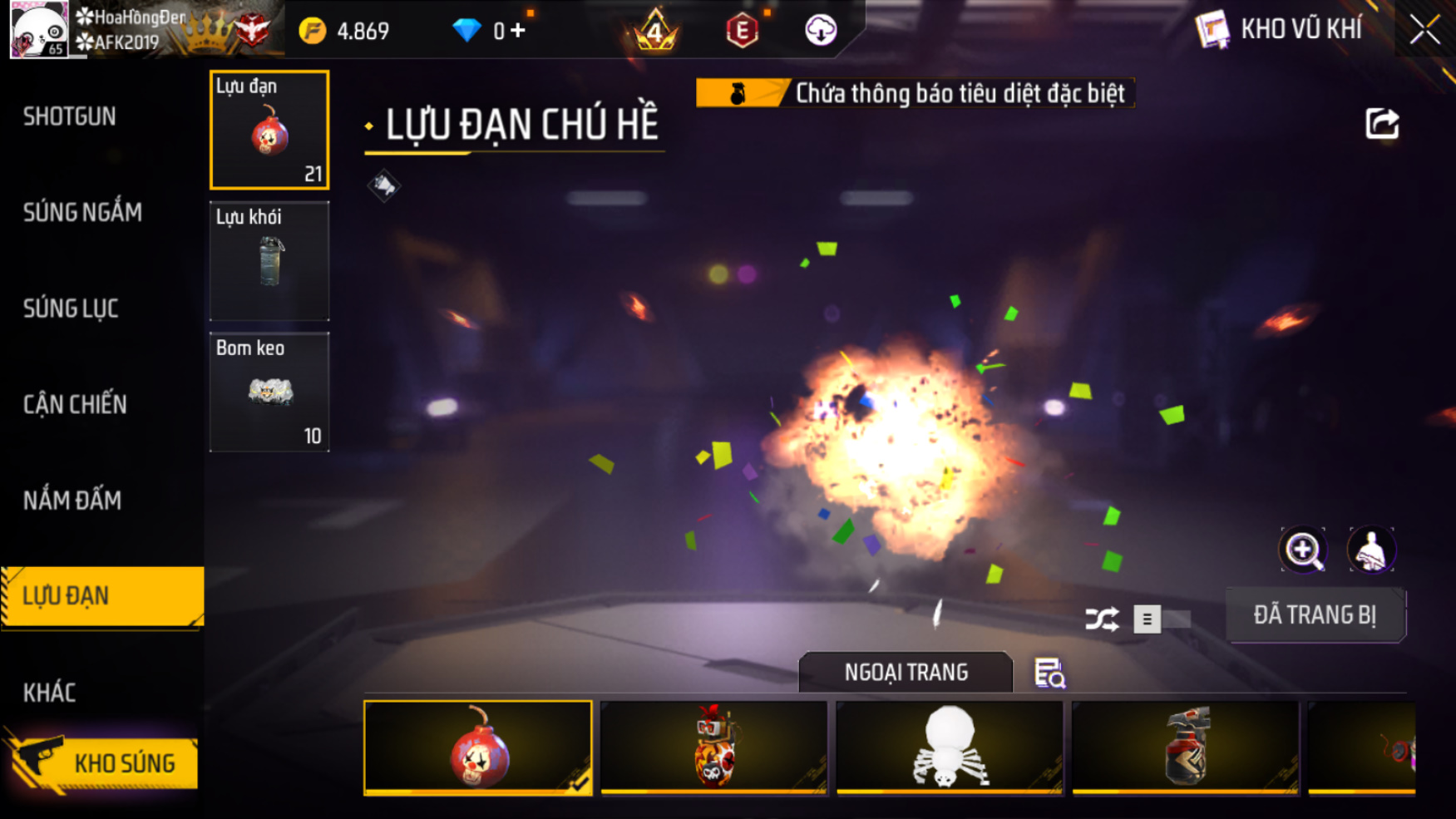Toggle the random skin shuffle switch
1456x819 pixels.
tap(1161, 619)
